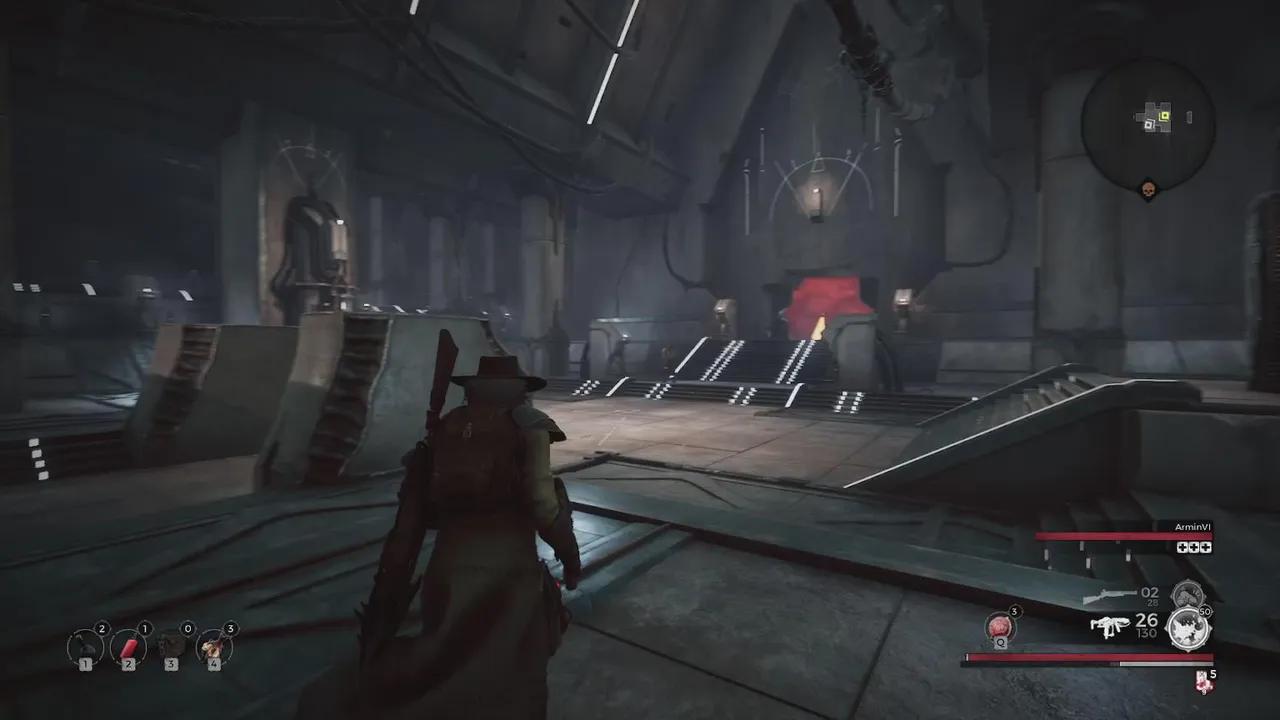
Task: Use the red stick item in slot 2
Action: pos(128,647)
